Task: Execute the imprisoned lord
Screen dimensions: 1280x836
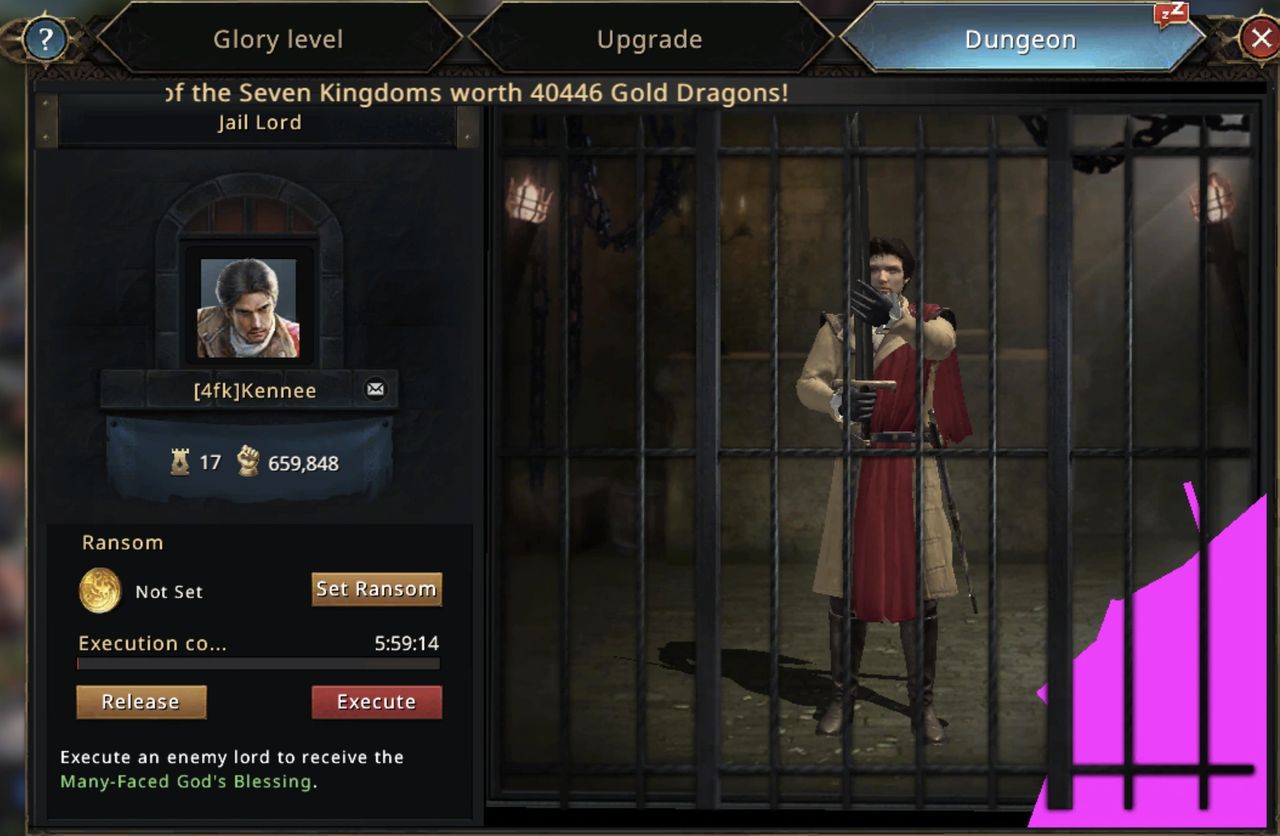Action: click(x=376, y=702)
